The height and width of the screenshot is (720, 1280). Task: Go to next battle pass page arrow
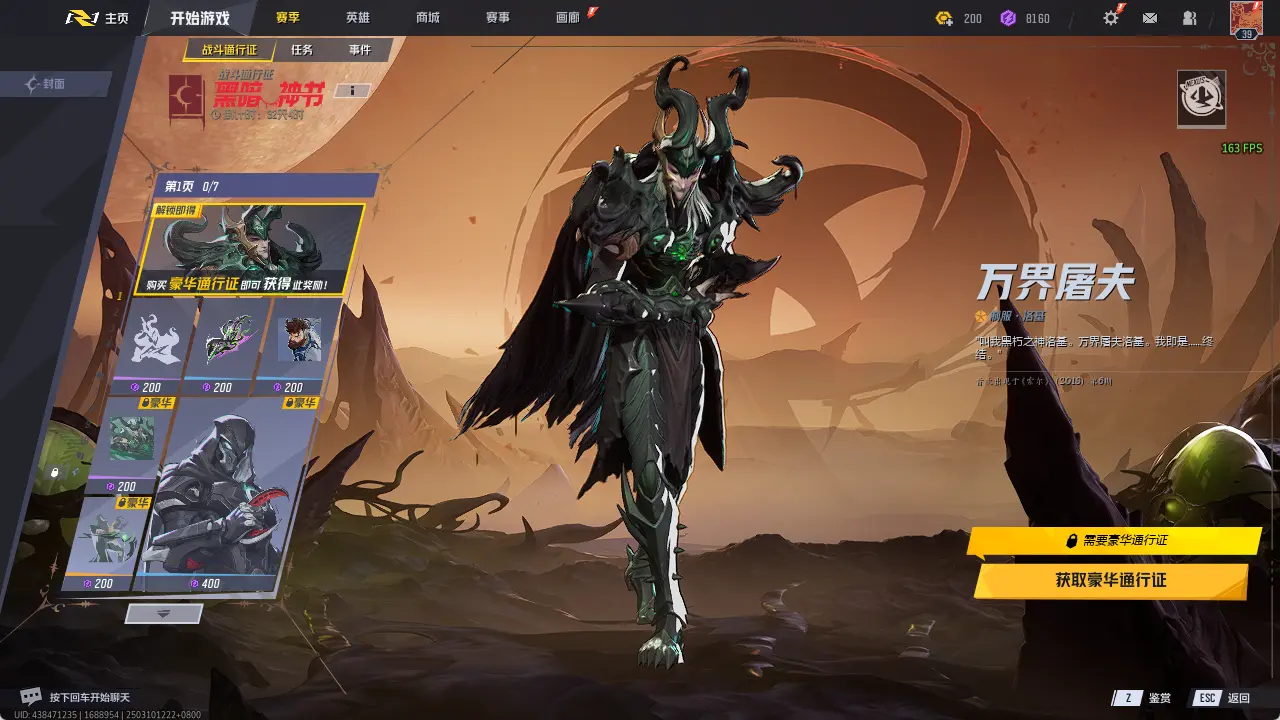(164, 613)
